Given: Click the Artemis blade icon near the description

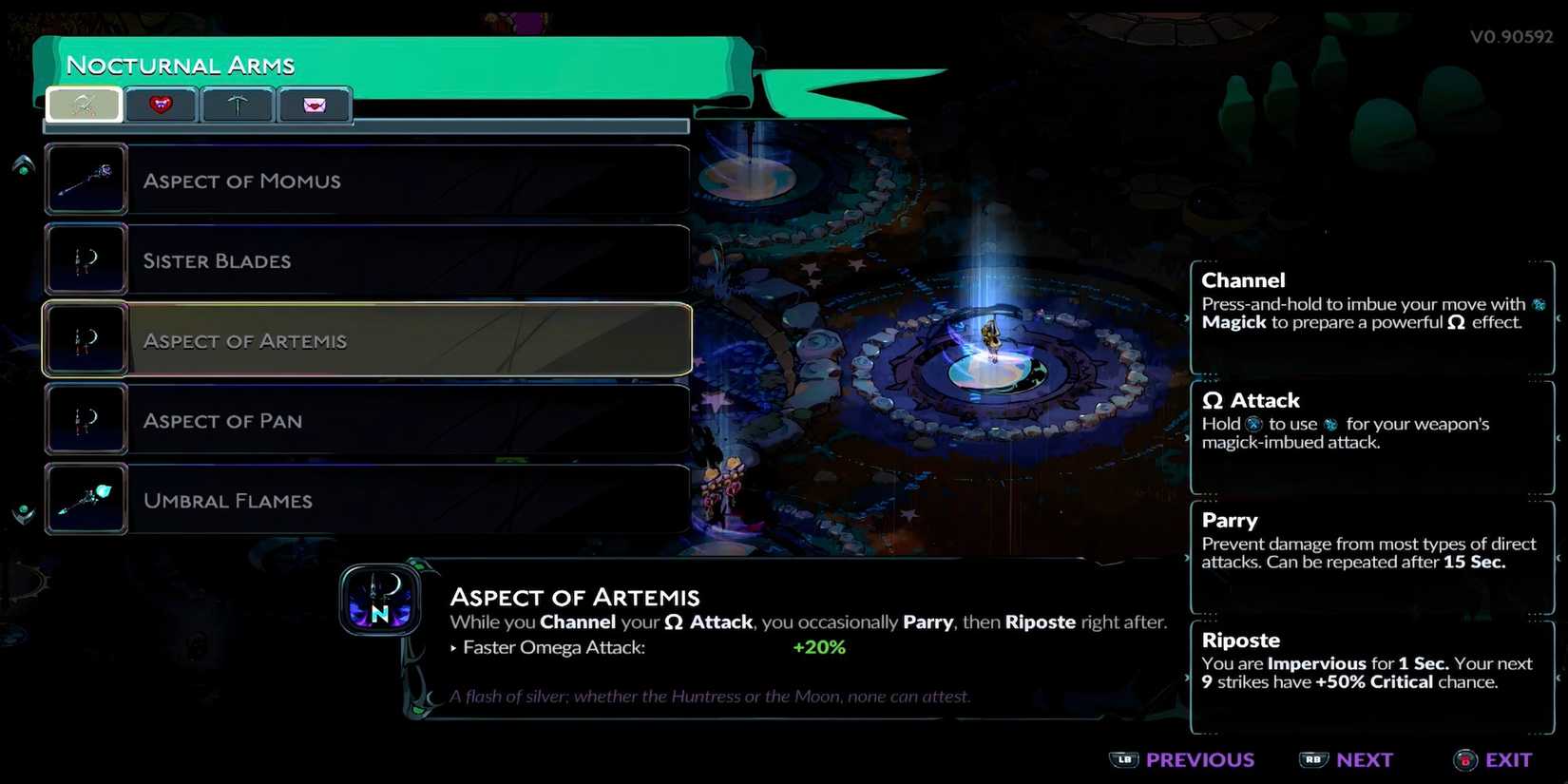Looking at the screenshot, I should [380, 601].
